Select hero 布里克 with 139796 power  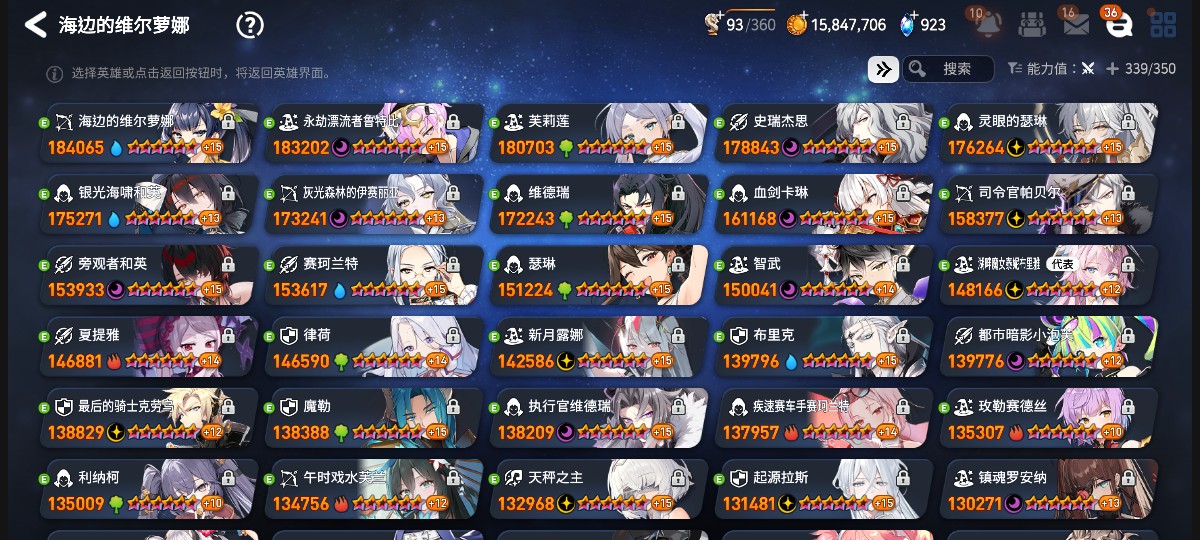[x=823, y=347]
